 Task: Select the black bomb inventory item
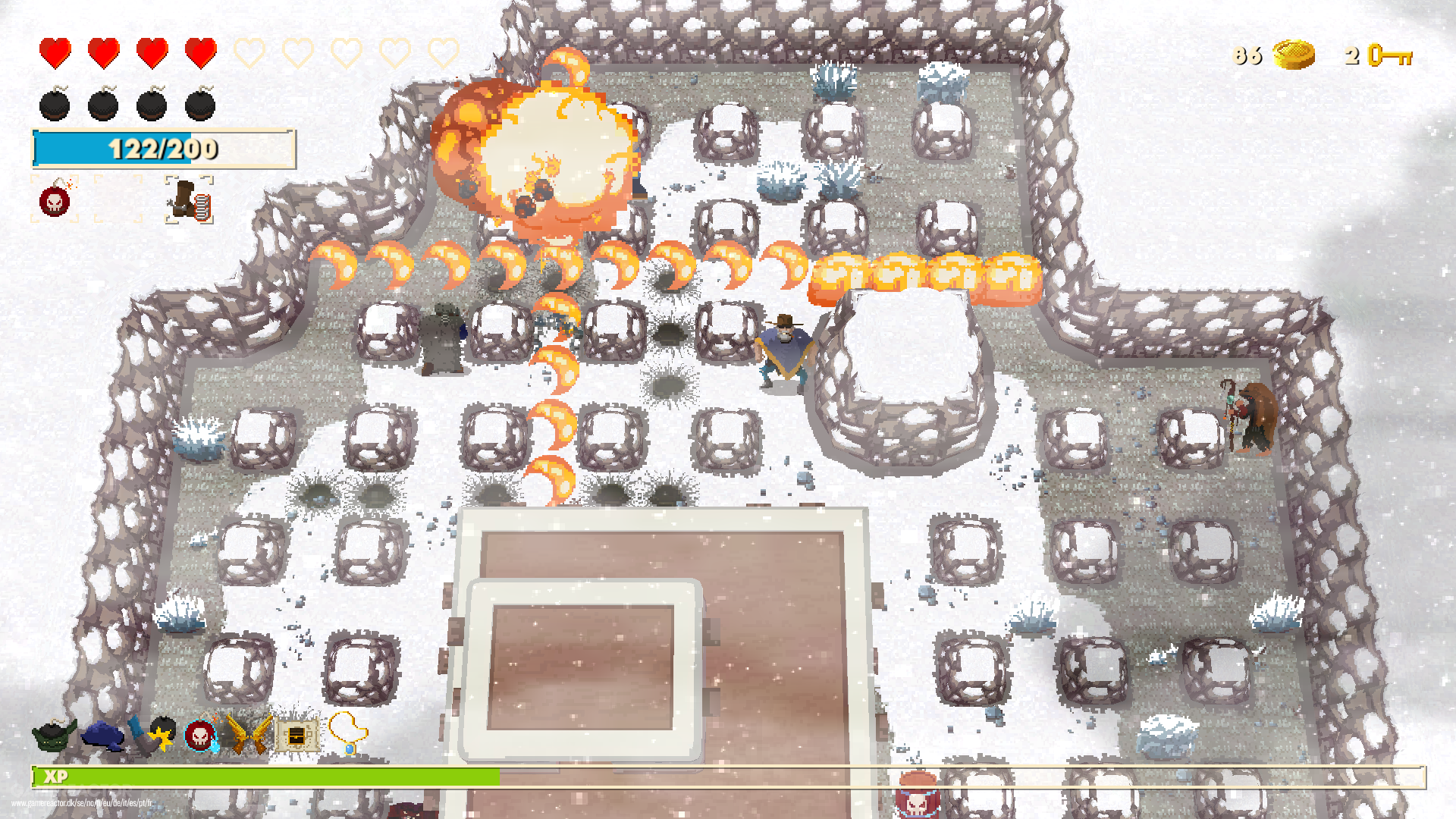coord(165,724)
